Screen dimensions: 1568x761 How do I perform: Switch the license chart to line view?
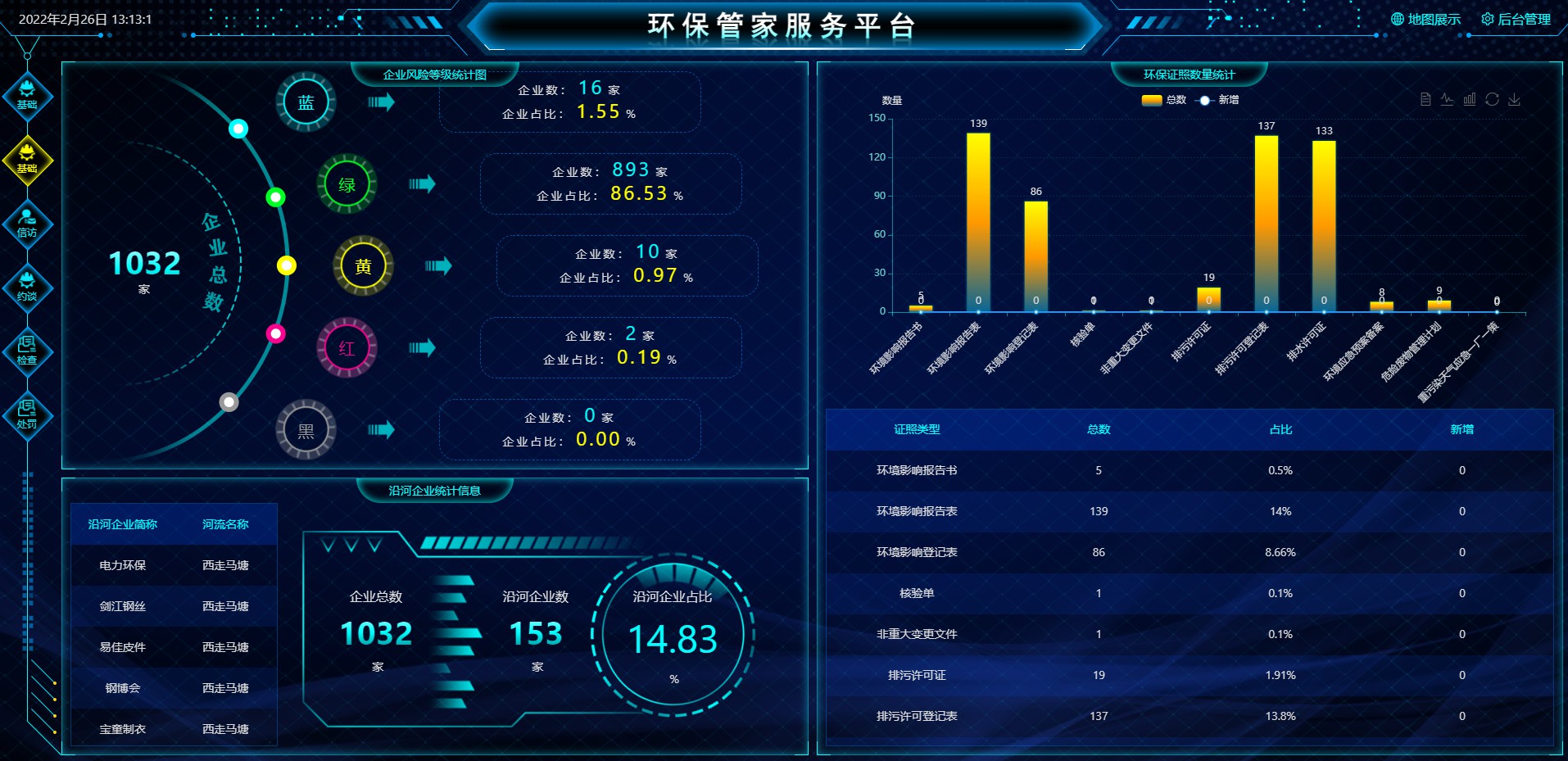(x=1447, y=99)
